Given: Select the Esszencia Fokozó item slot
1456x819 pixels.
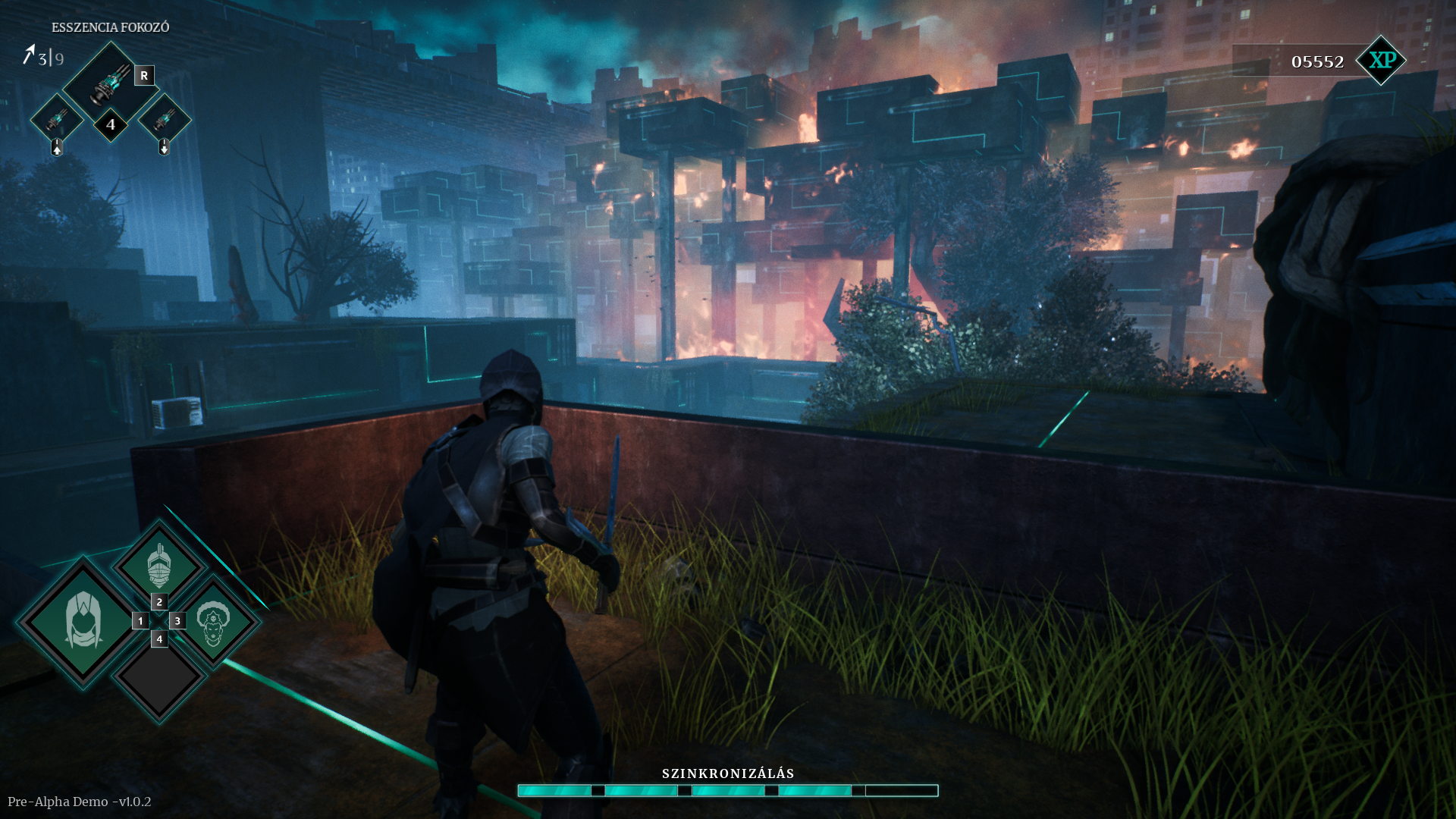Looking at the screenshot, I should (110, 83).
